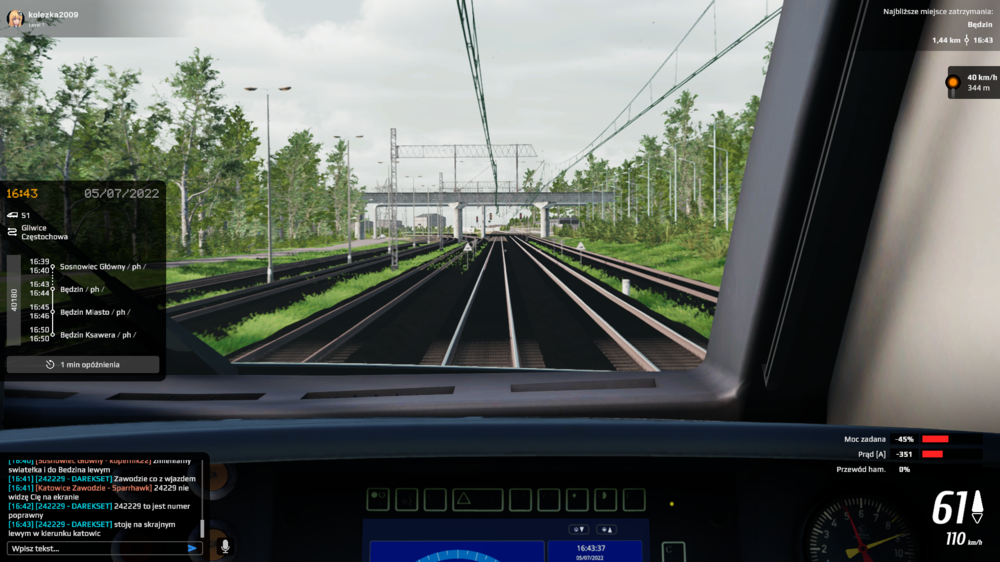Open DAREKSET's latest chat message
Screen dimensions: 1000x562
coord(100,529)
